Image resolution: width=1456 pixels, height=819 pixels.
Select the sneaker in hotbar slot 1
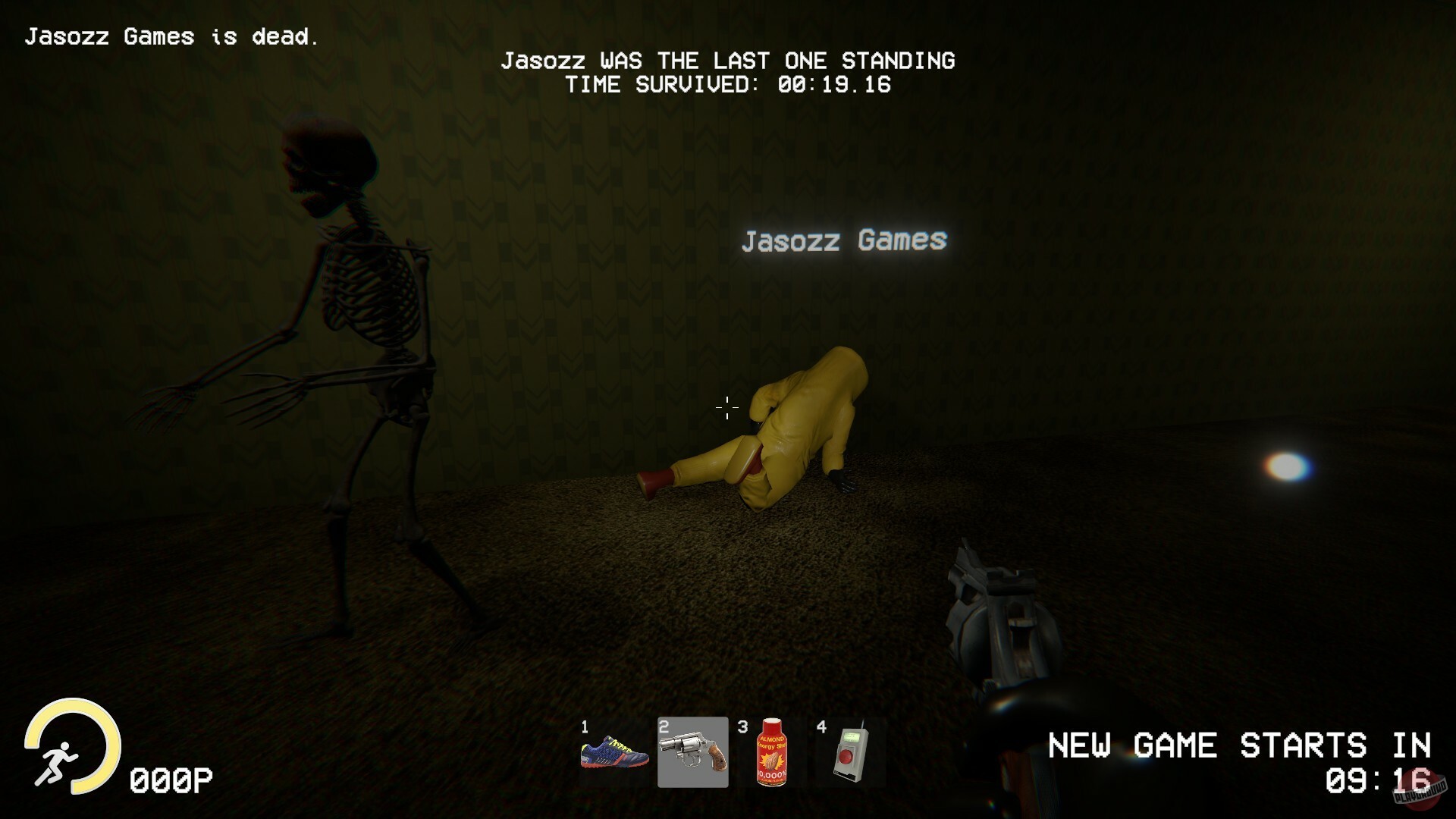(x=615, y=753)
